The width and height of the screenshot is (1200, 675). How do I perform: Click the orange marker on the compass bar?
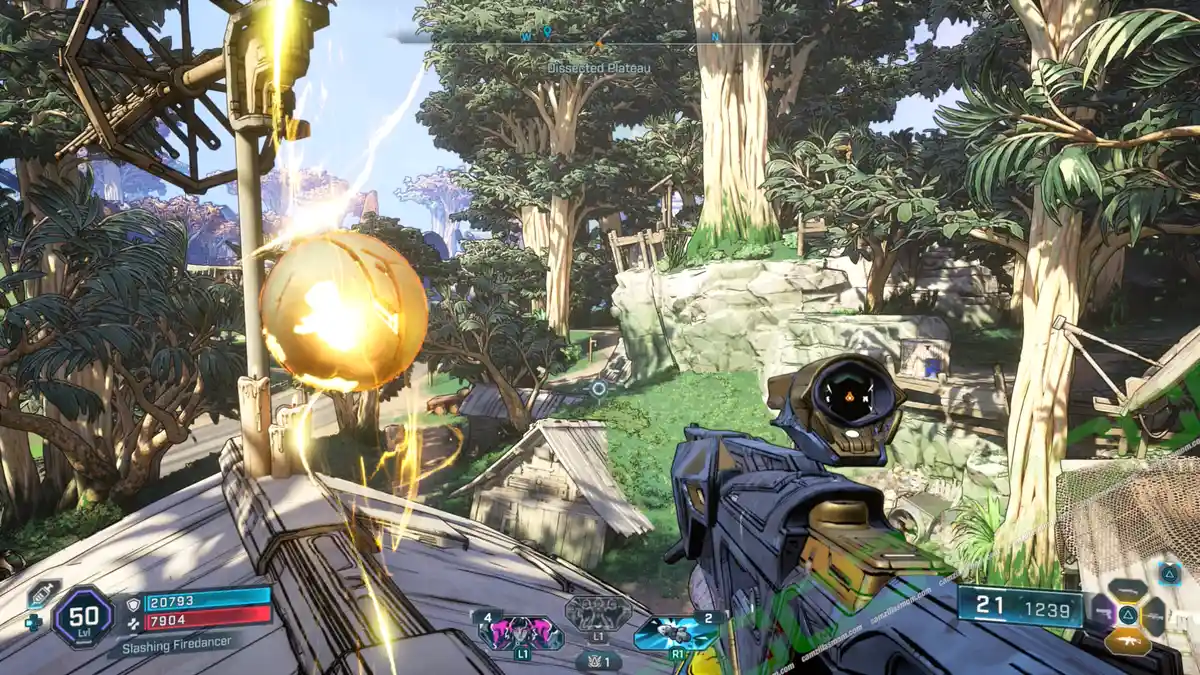pyautogui.click(x=599, y=43)
